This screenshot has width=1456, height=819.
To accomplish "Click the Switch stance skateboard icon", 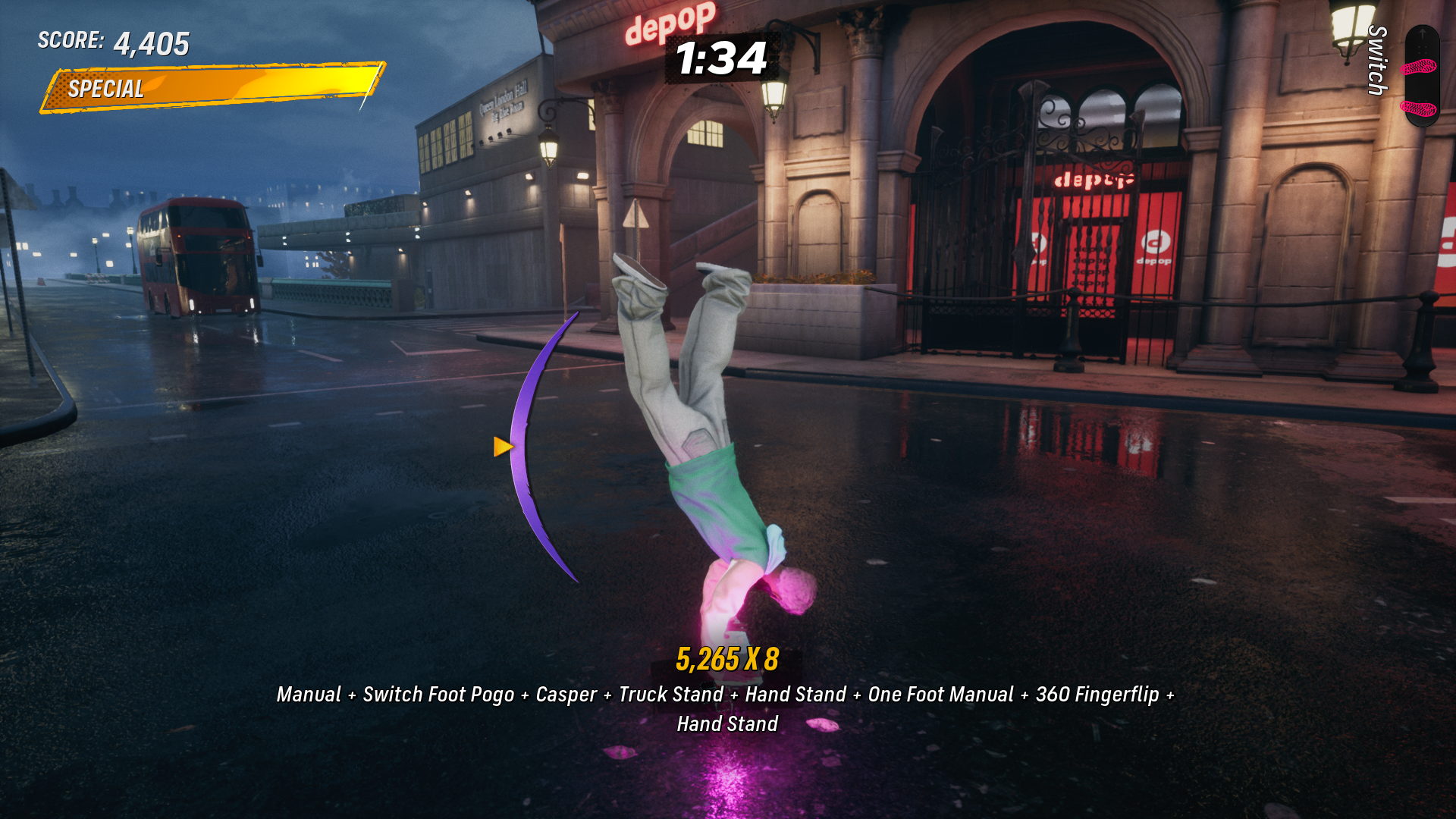I will click(x=1420, y=76).
